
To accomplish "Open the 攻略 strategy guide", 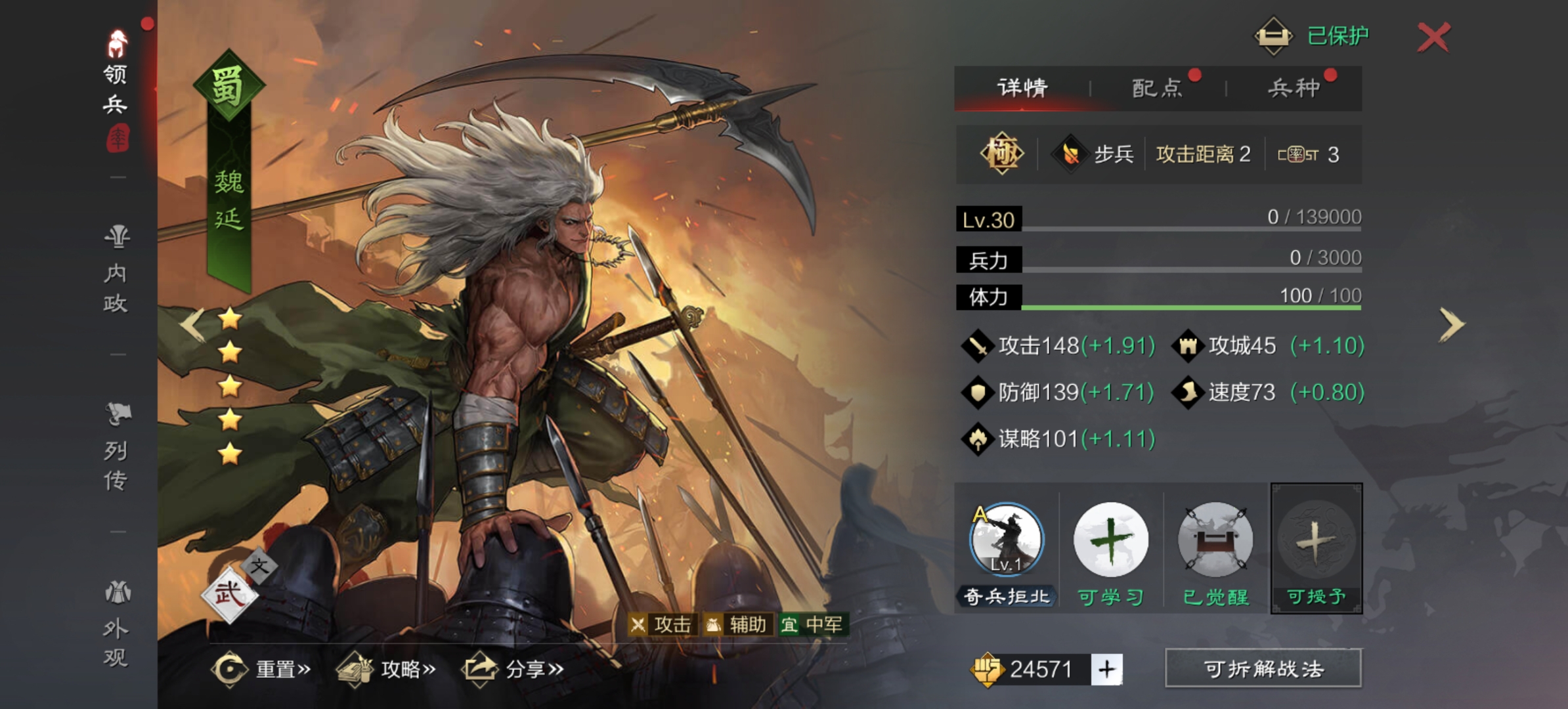I will click(386, 669).
